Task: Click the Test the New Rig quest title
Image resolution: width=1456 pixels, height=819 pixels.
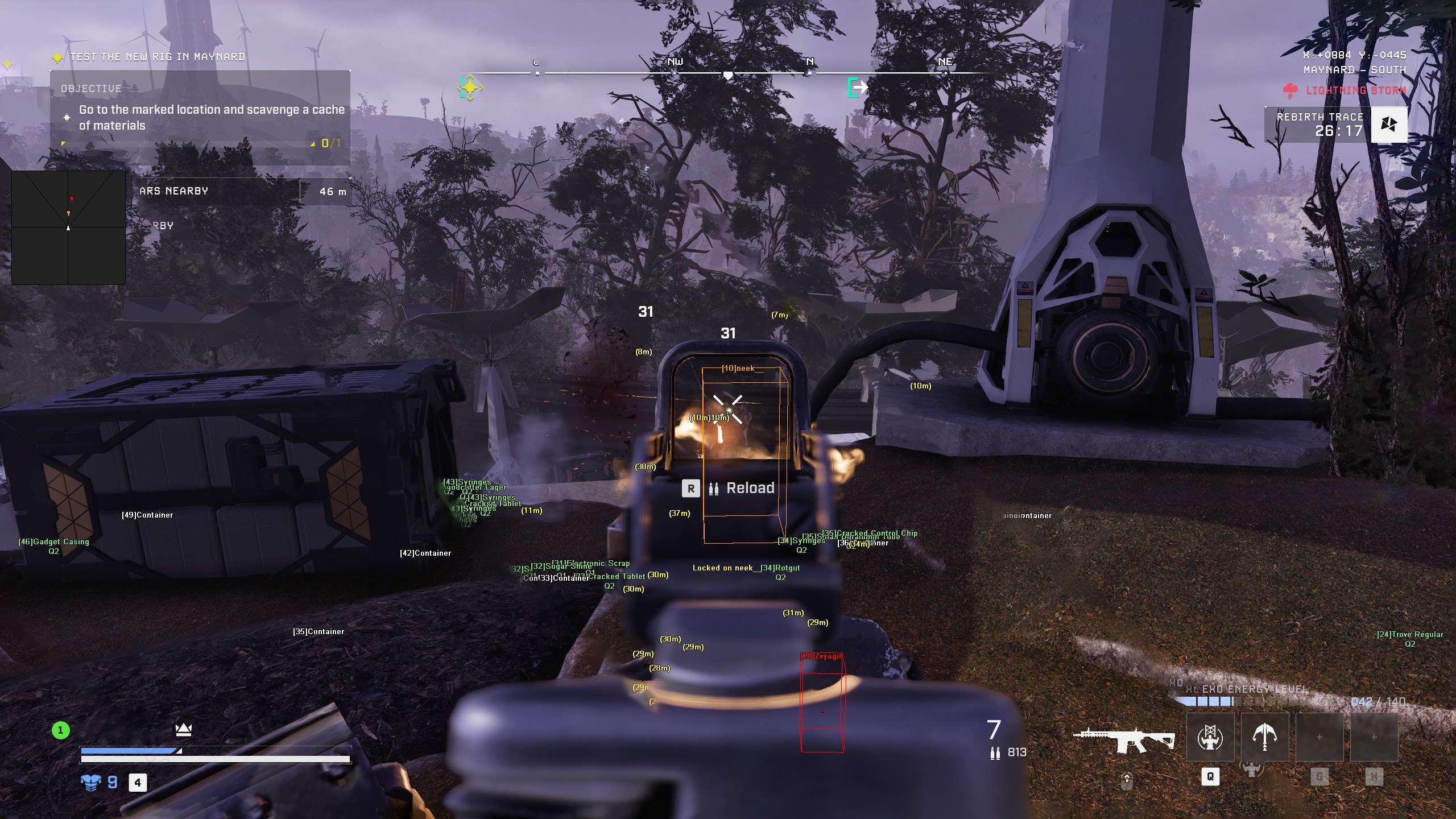Action: [158, 57]
